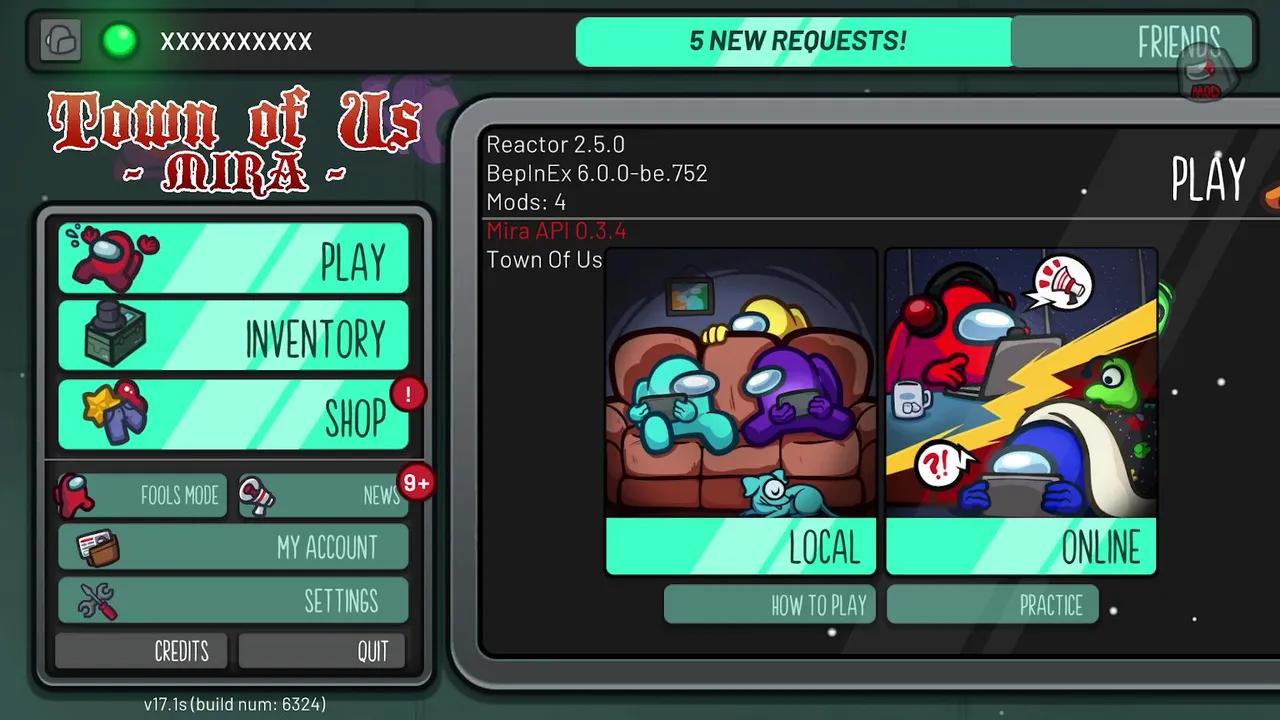Click the green online status indicator
The width and height of the screenshot is (1280, 720).
pyautogui.click(x=119, y=42)
